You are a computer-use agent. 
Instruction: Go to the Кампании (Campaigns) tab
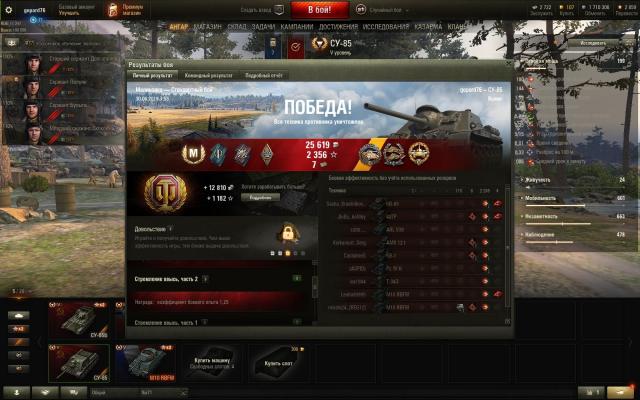pyautogui.click(x=297, y=26)
